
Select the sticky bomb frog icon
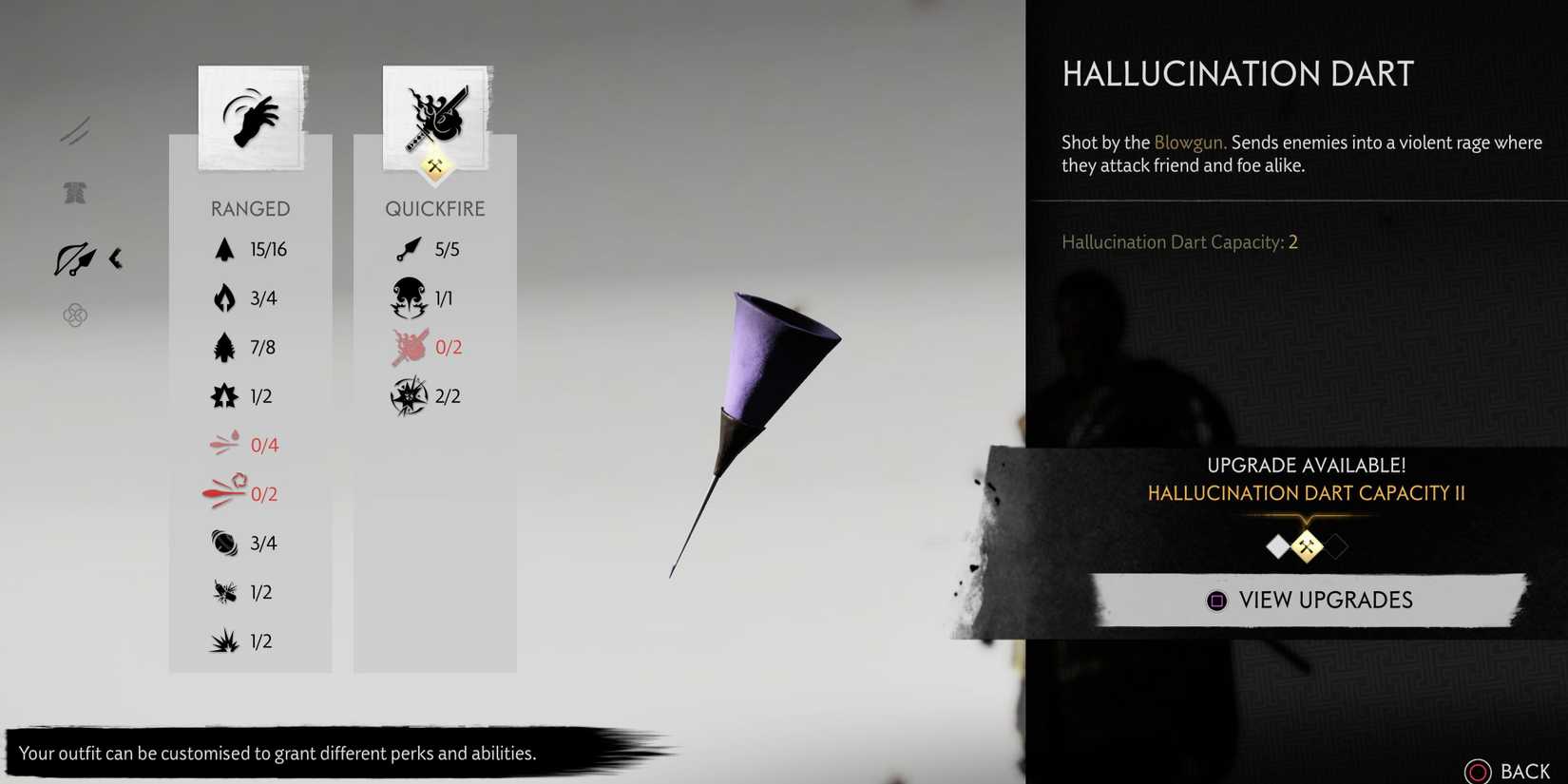click(408, 297)
